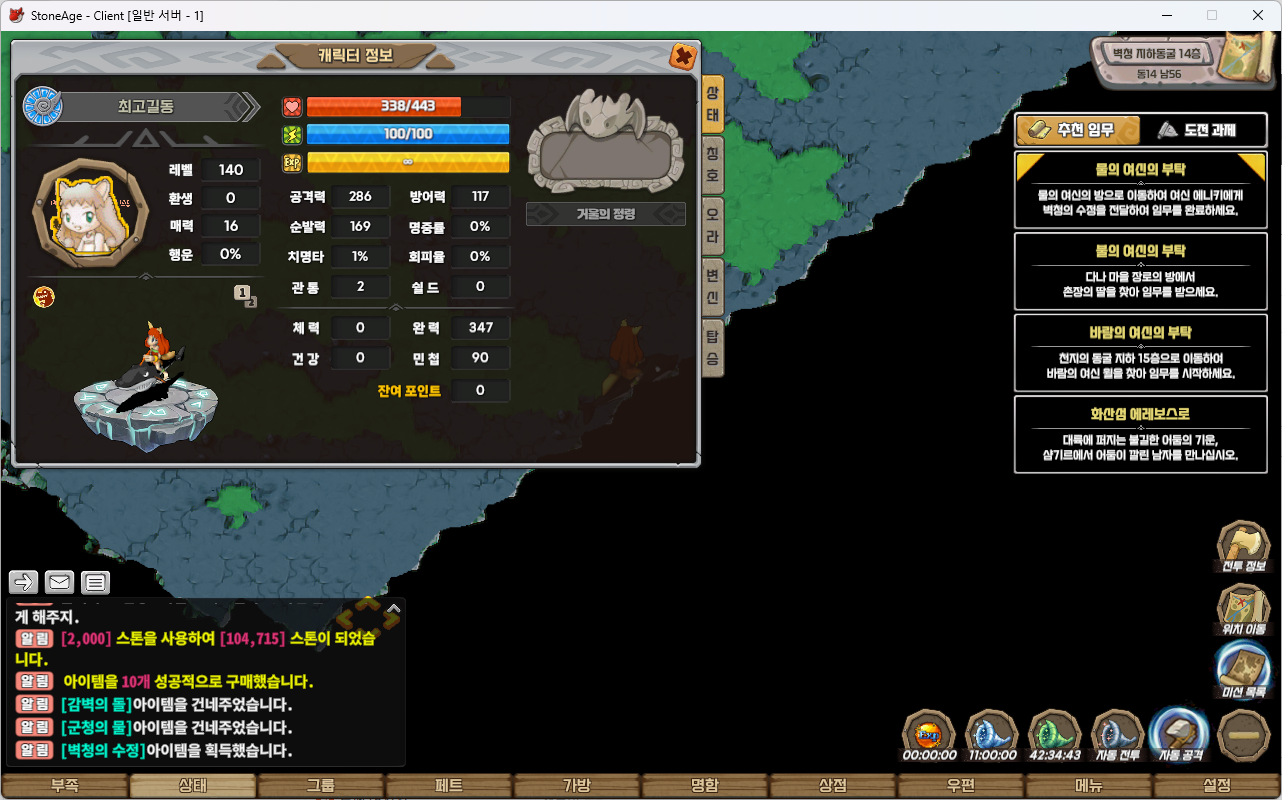Open the world map scroll icon

1245,58
